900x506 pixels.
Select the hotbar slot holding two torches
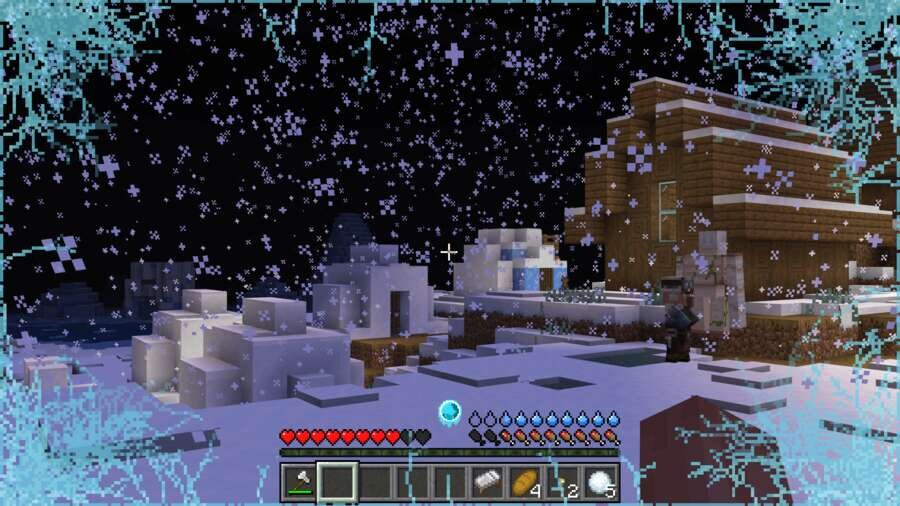point(562,482)
